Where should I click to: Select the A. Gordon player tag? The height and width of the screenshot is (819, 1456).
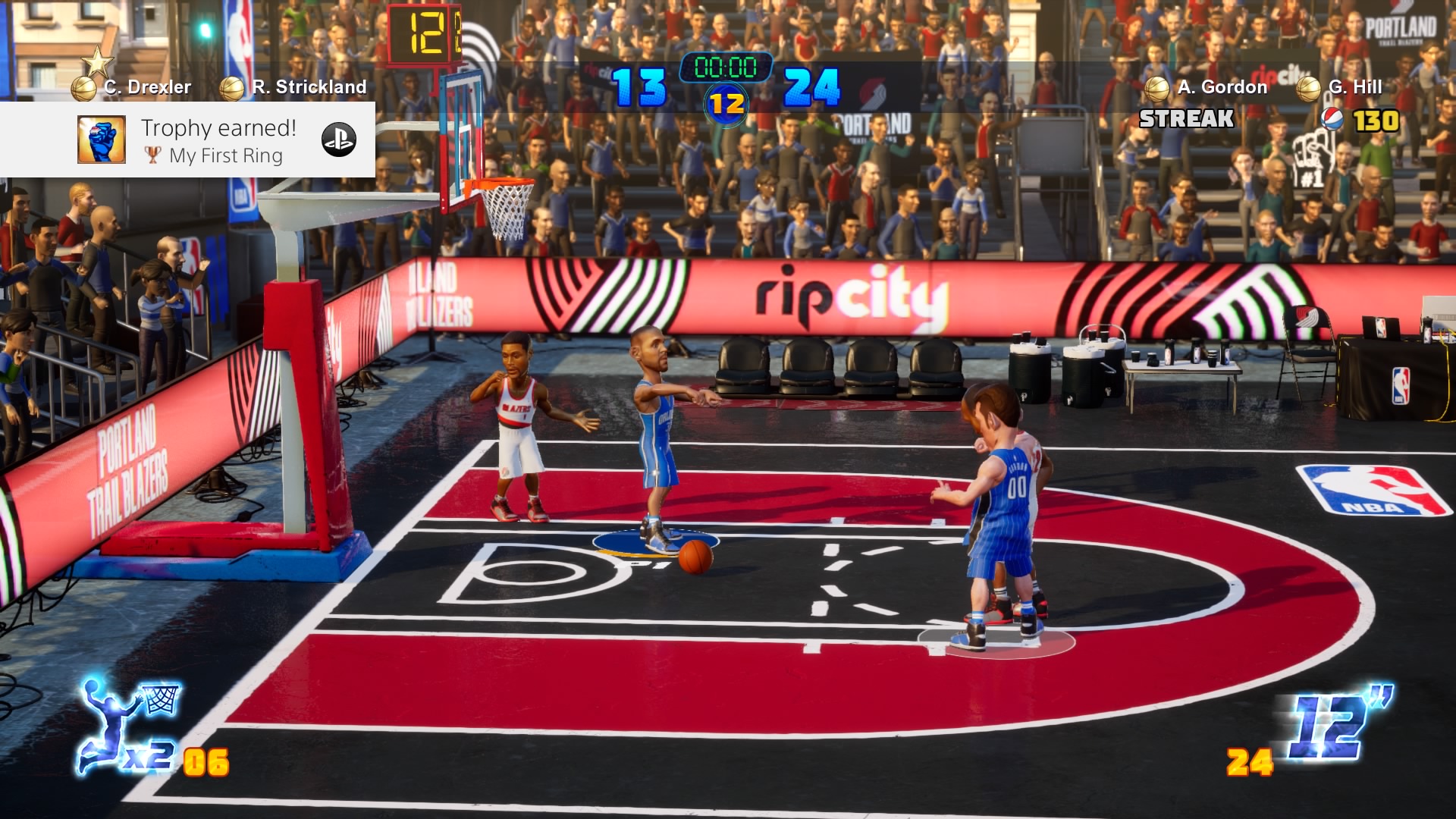1222,87
